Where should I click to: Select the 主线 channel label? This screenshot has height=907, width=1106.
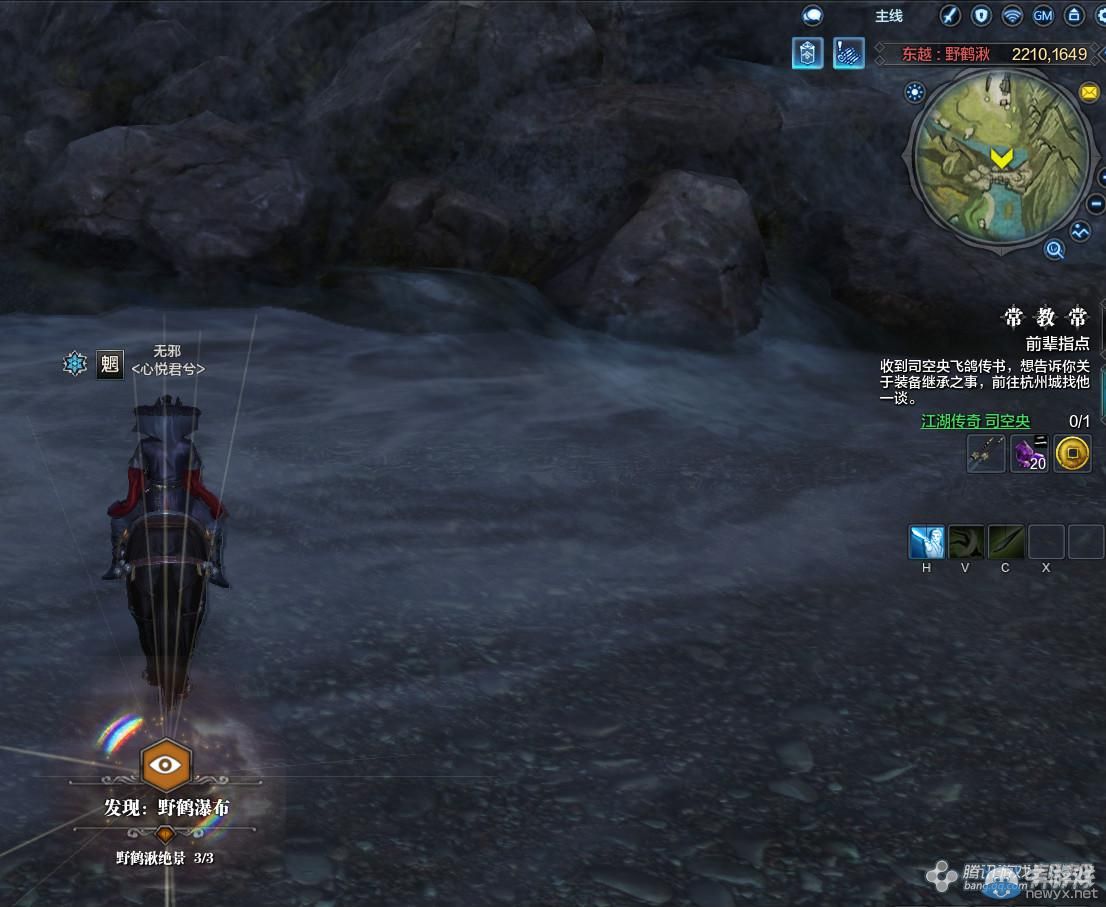(x=888, y=16)
